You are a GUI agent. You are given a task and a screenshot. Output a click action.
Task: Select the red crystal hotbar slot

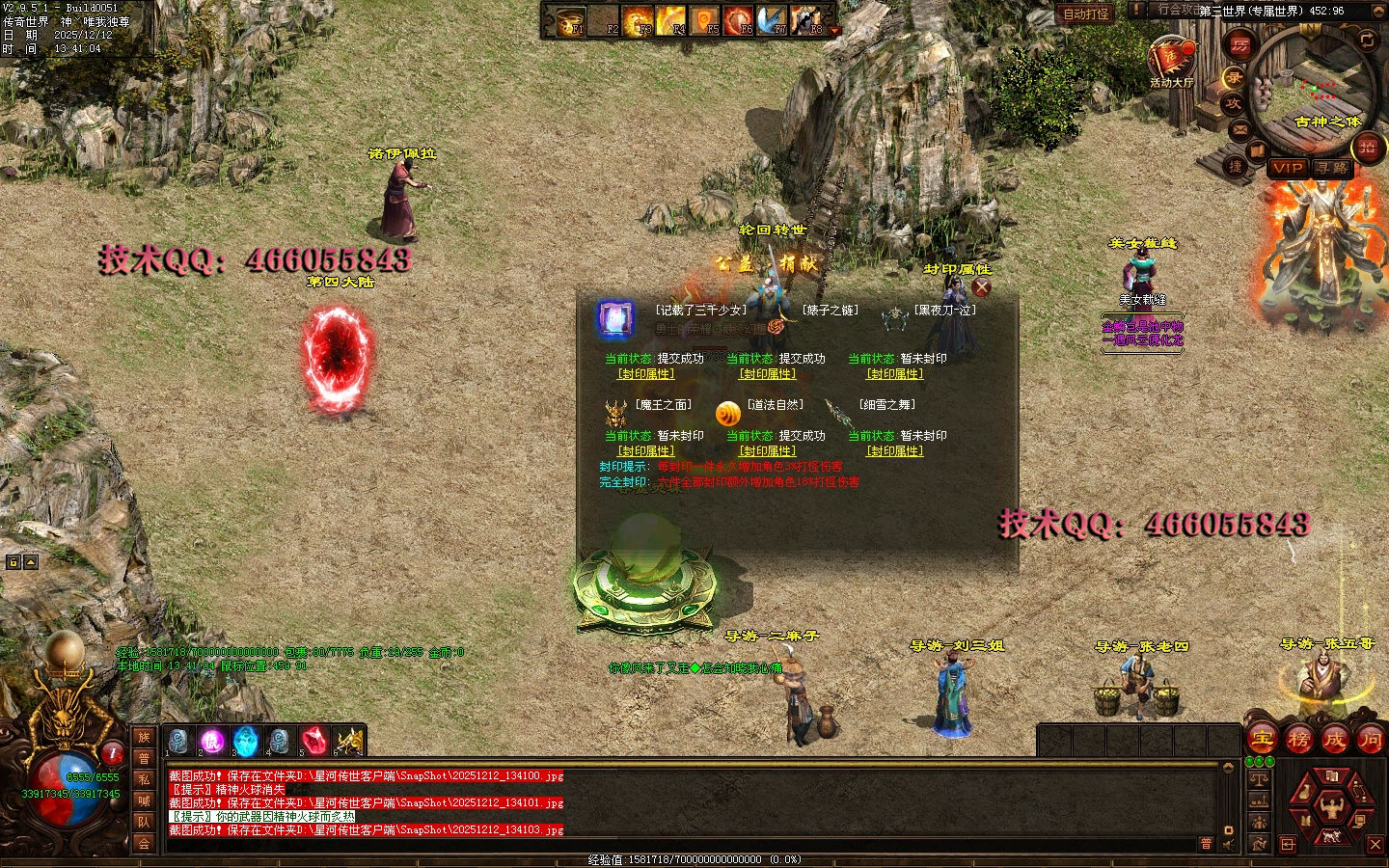coord(313,741)
